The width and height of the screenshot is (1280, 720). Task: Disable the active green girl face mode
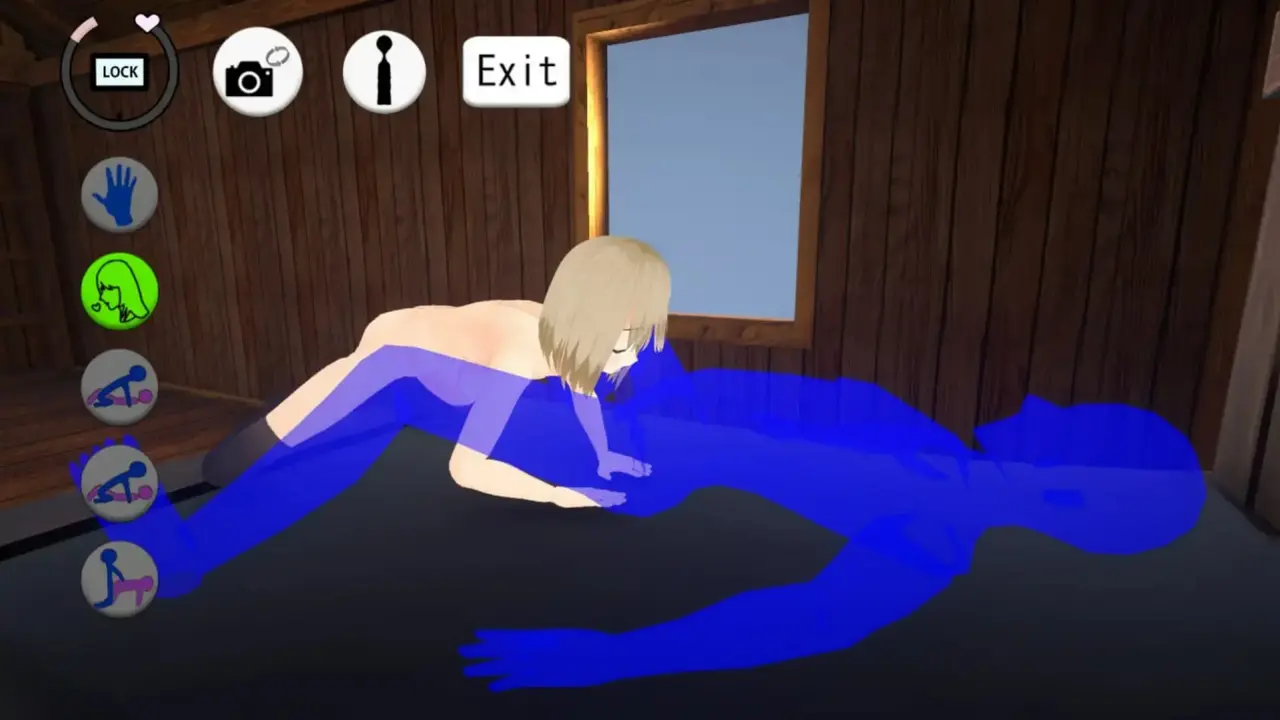[119, 290]
